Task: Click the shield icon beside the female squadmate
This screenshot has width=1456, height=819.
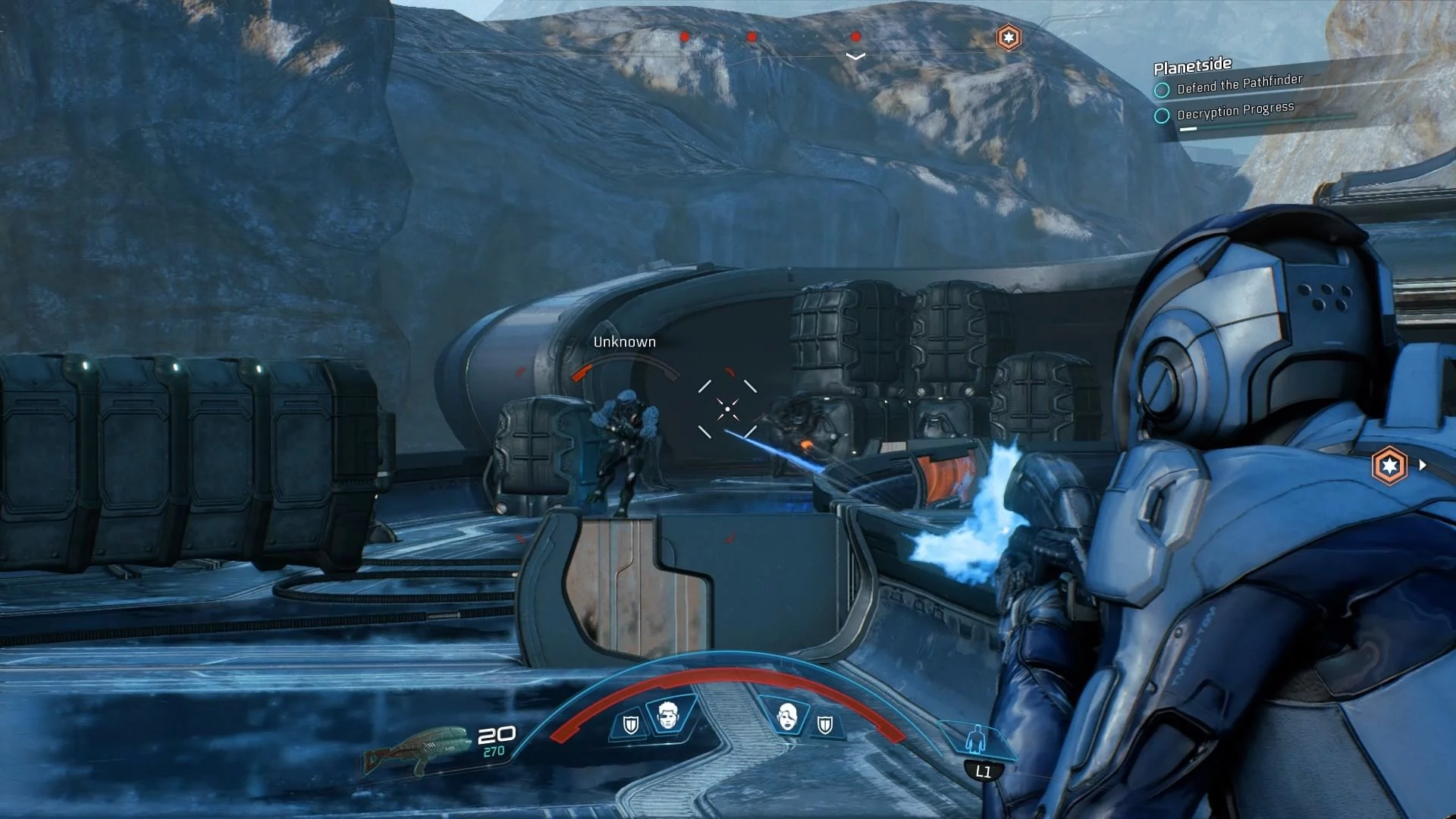Action: (x=825, y=726)
